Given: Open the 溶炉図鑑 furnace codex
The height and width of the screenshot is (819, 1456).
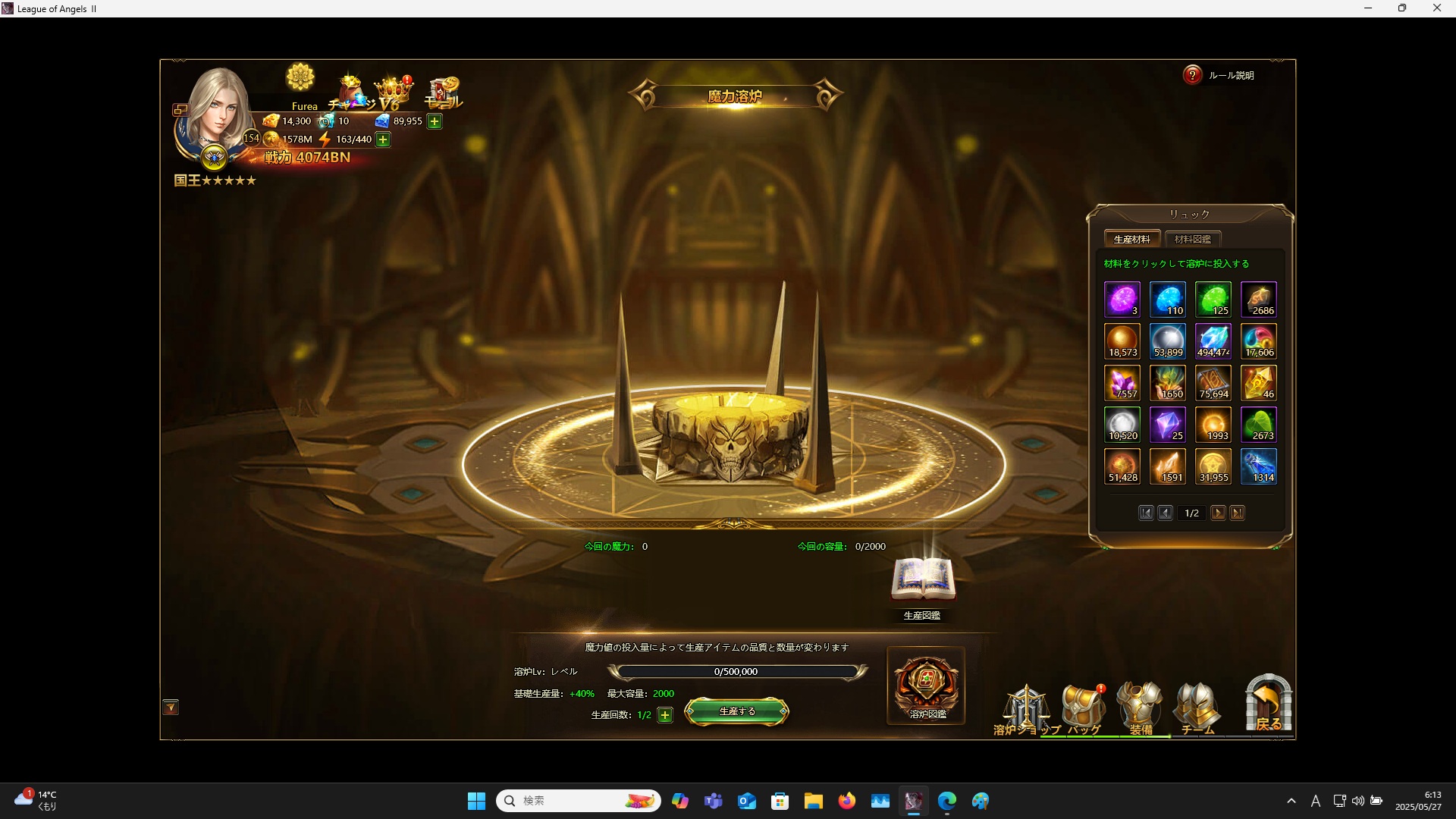Looking at the screenshot, I should click(926, 686).
